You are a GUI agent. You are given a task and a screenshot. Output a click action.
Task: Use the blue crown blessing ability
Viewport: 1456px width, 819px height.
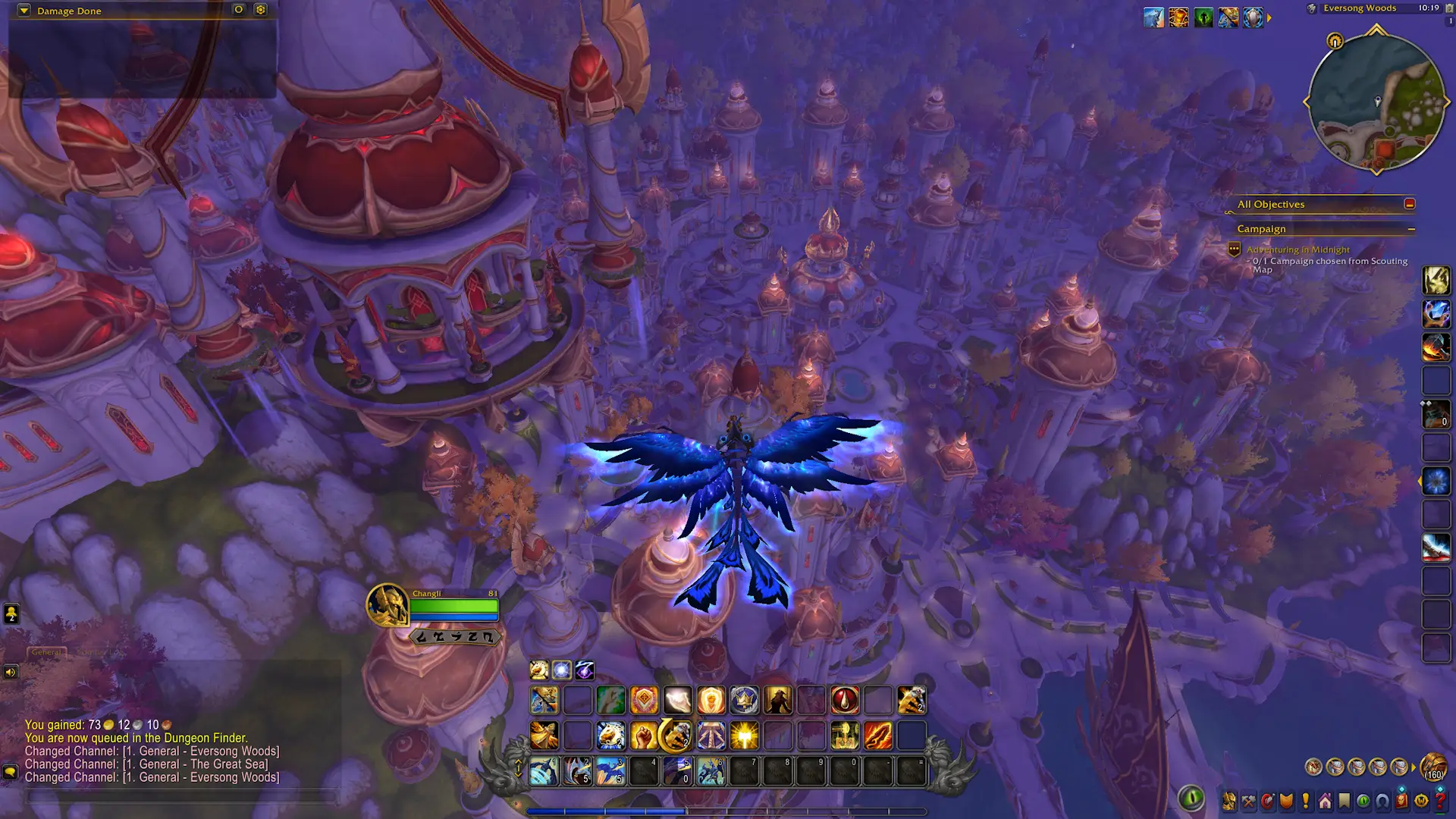744,701
